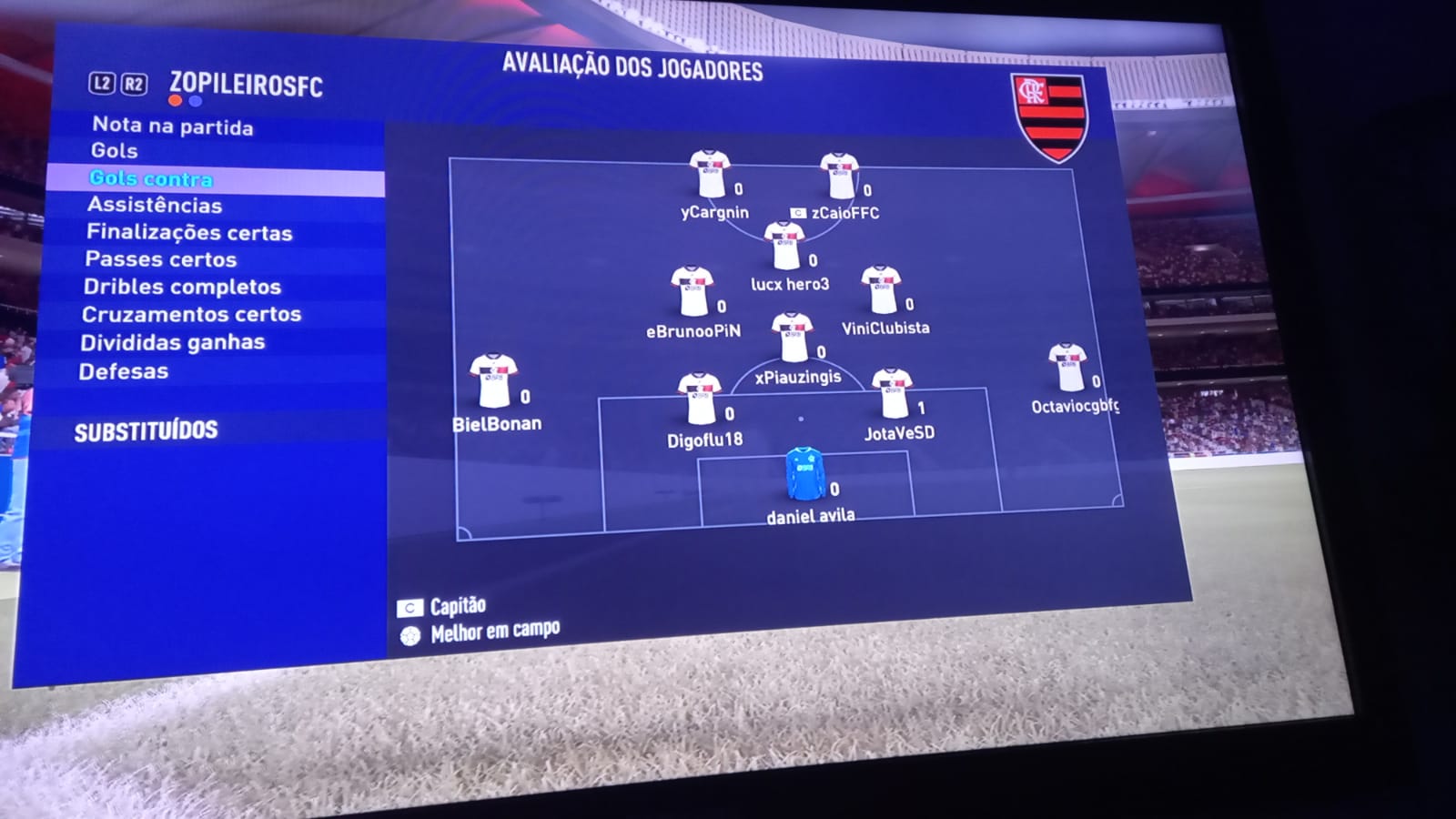The width and height of the screenshot is (1456, 819).
Task: Choose Cruzamentos certos stat
Action: pyautogui.click(x=191, y=314)
